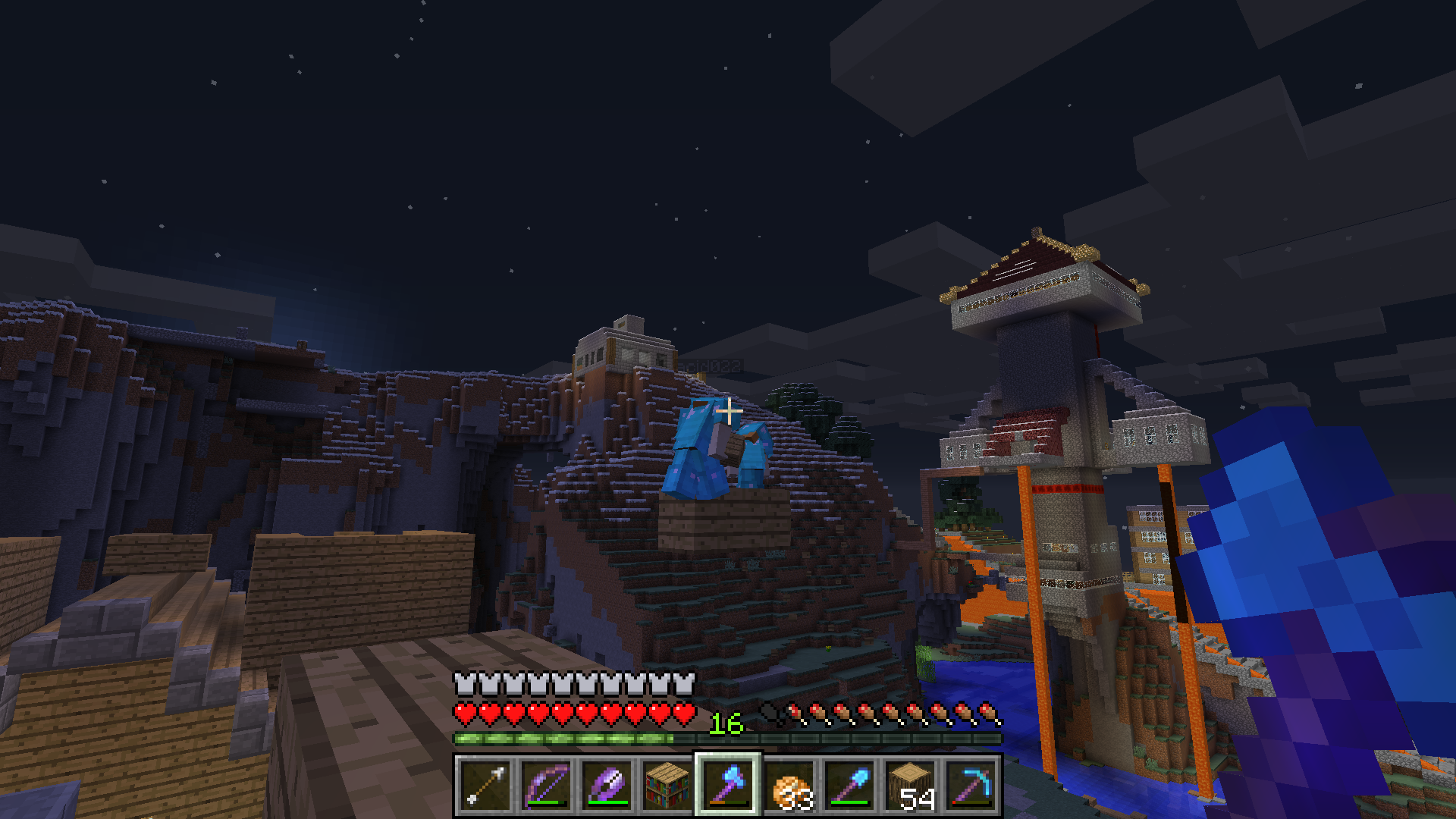This screenshot has height=819, width=1456.
Task: Equip the enchanted diamond pickaxe slot
Action: tap(971, 785)
